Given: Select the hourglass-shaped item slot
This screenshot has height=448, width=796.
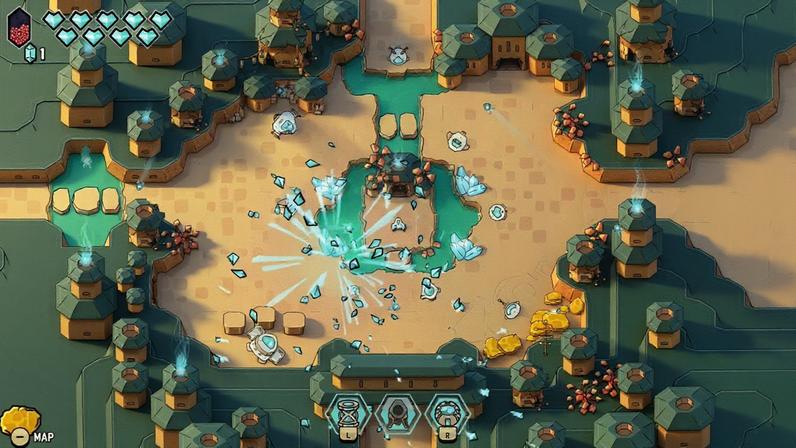Looking at the screenshot, I should coord(350,412).
